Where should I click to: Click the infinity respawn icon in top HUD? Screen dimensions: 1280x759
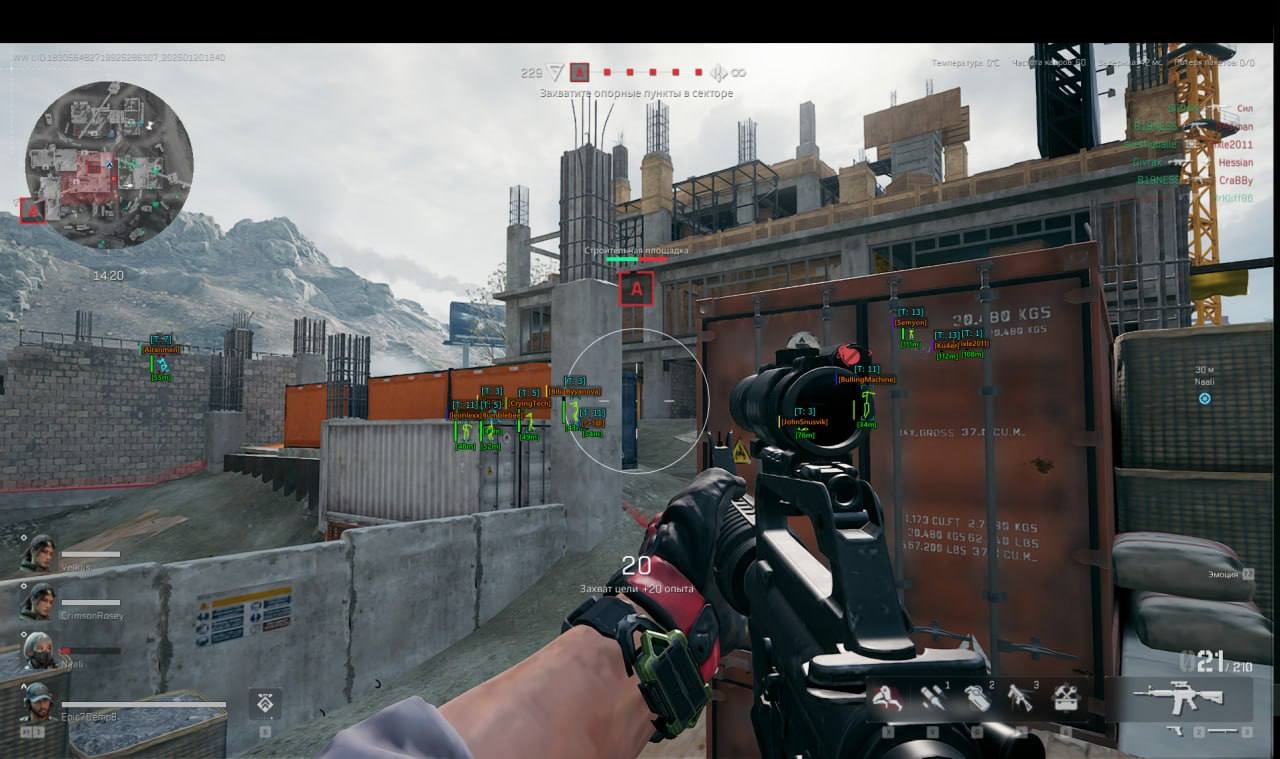[x=740, y=71]
